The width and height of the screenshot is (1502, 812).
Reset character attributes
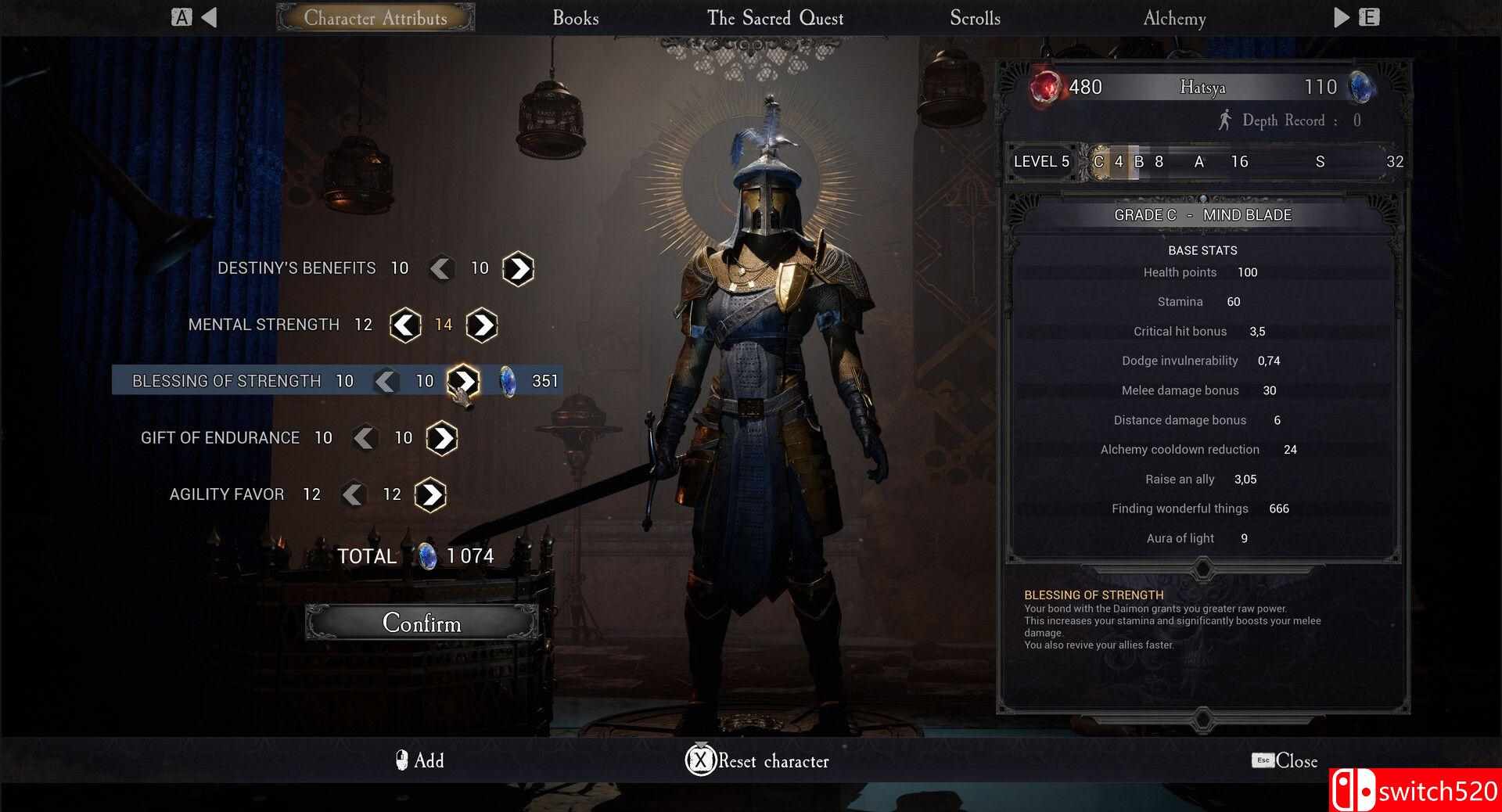[757, 760]
